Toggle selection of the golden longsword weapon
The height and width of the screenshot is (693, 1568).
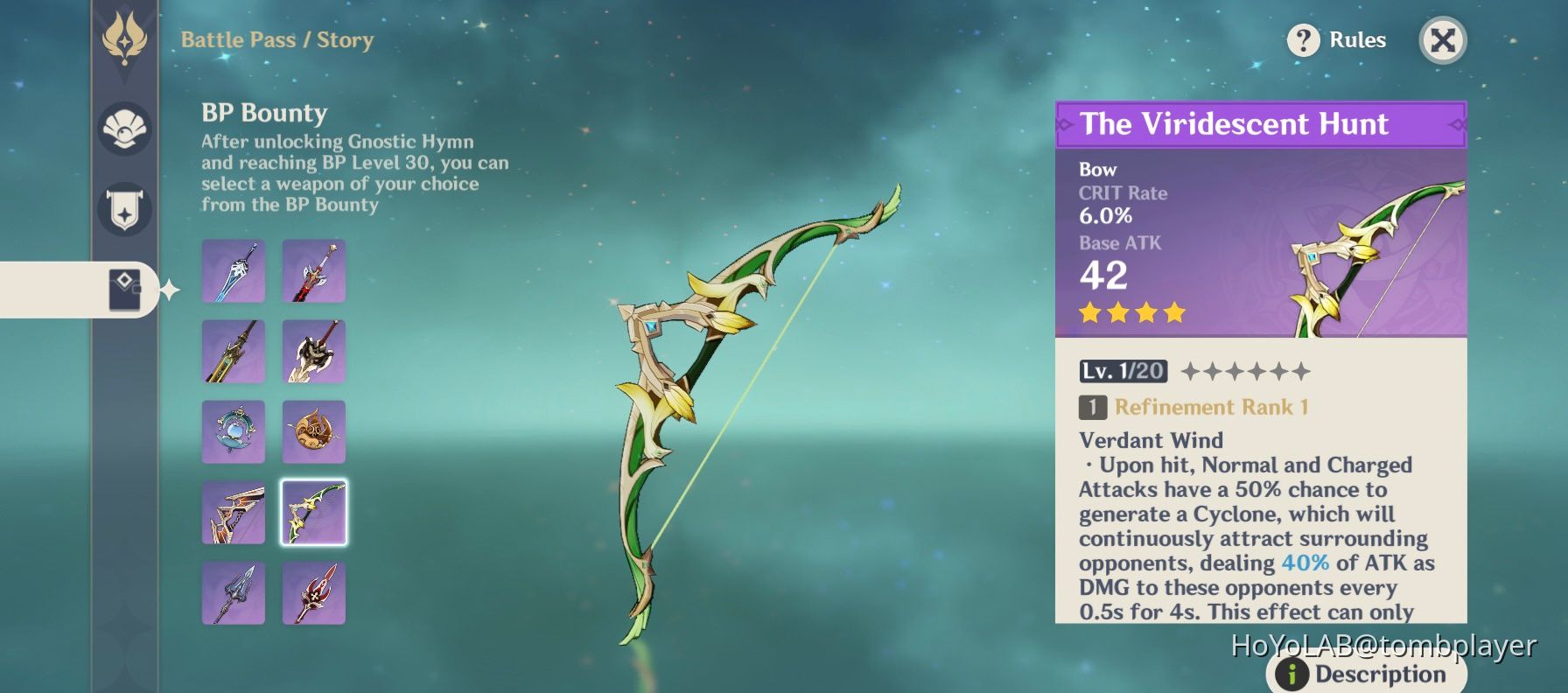coord(233,350)
